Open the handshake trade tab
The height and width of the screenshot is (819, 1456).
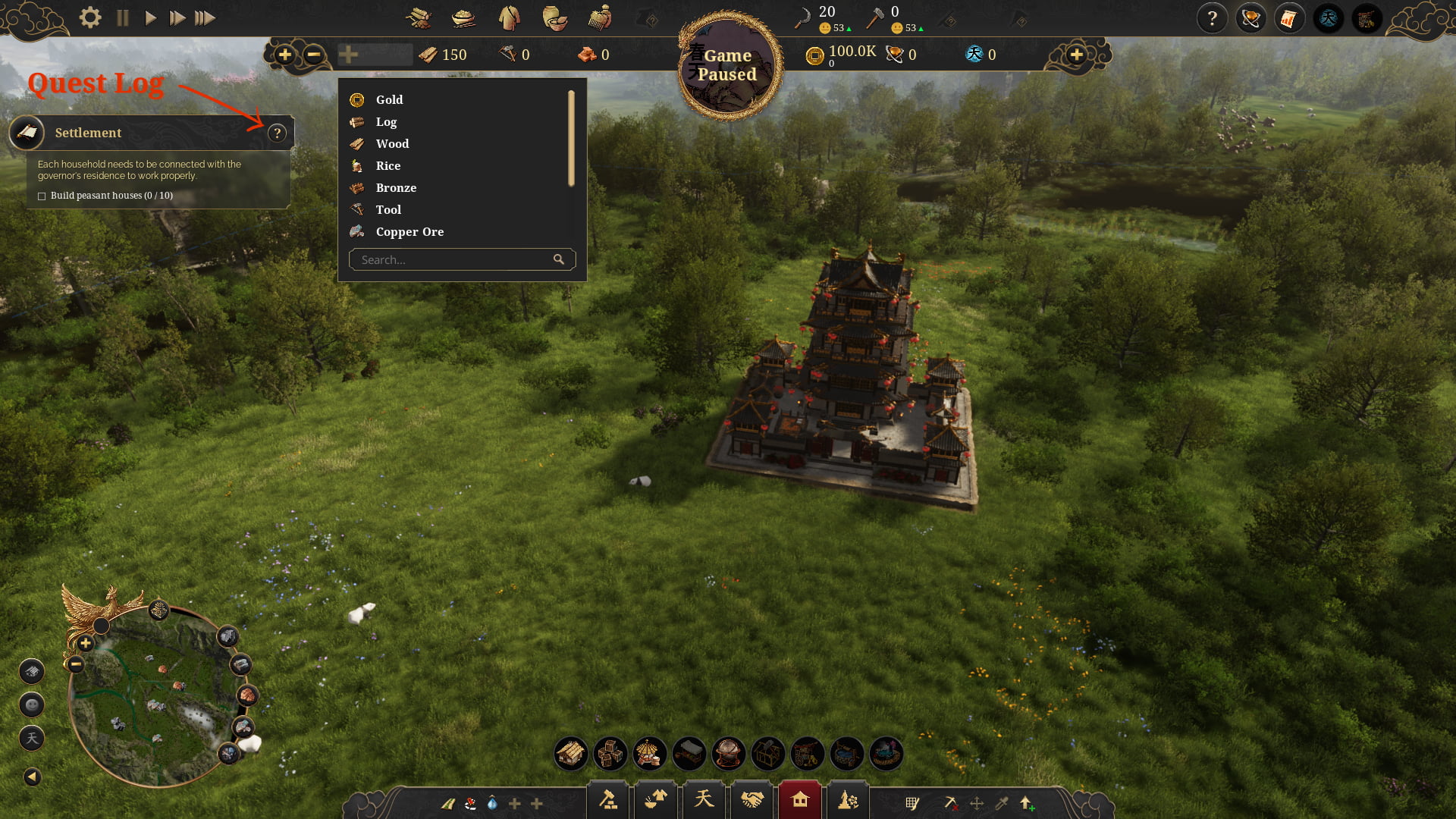point(752,800)
